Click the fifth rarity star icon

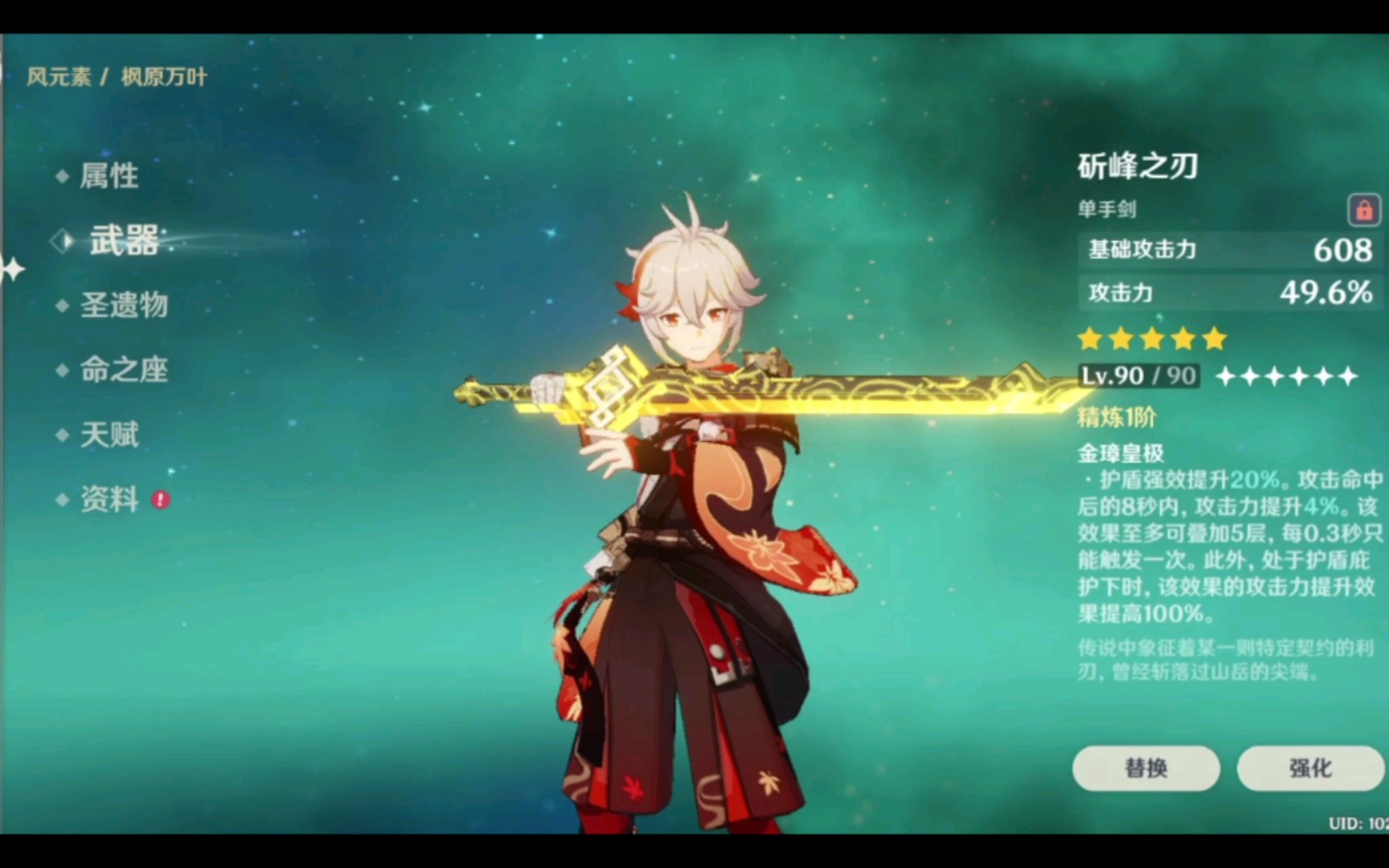[1215, 339]
